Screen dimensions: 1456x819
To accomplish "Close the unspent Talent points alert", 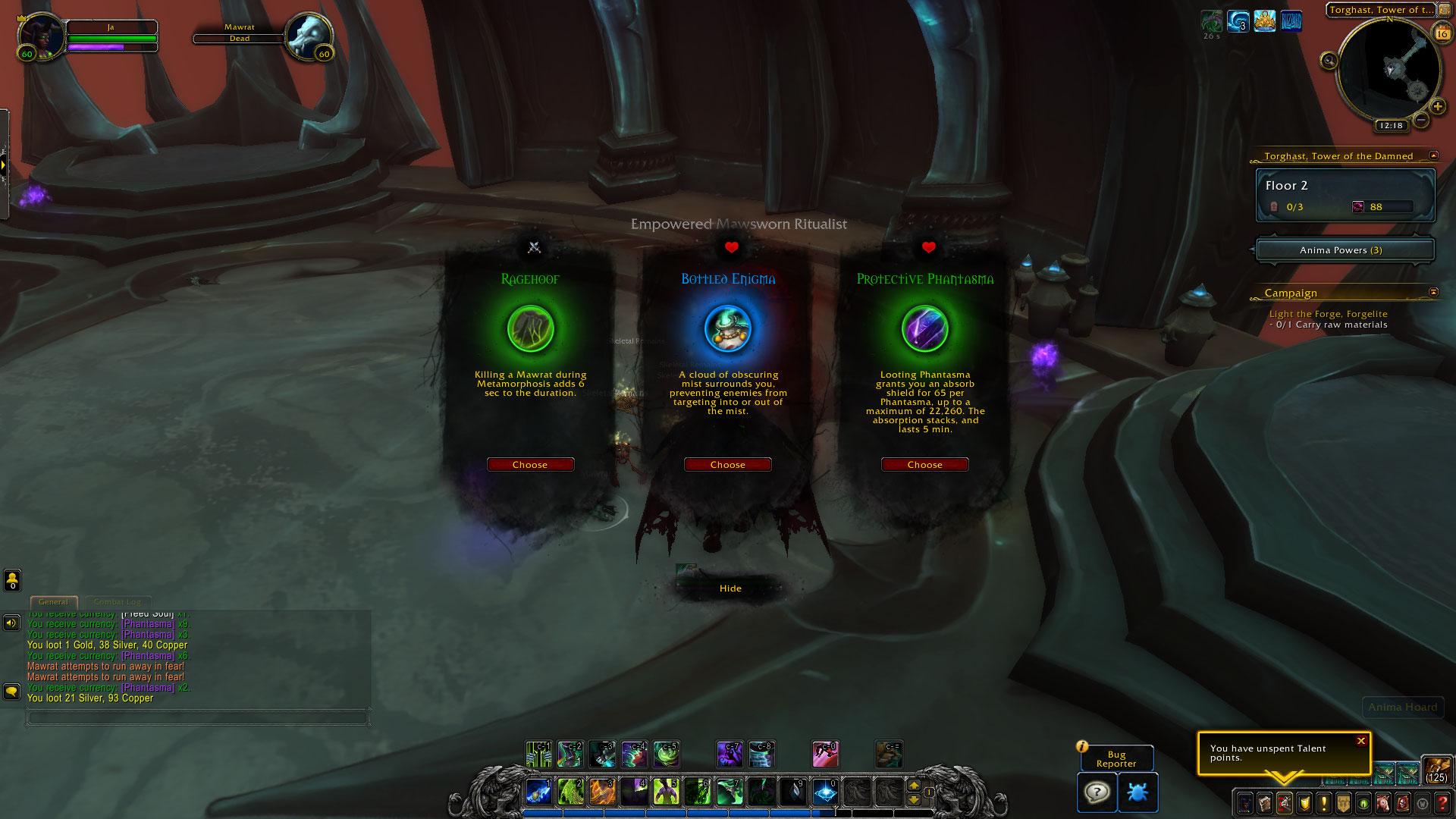I will click(x=1361, y=741).
